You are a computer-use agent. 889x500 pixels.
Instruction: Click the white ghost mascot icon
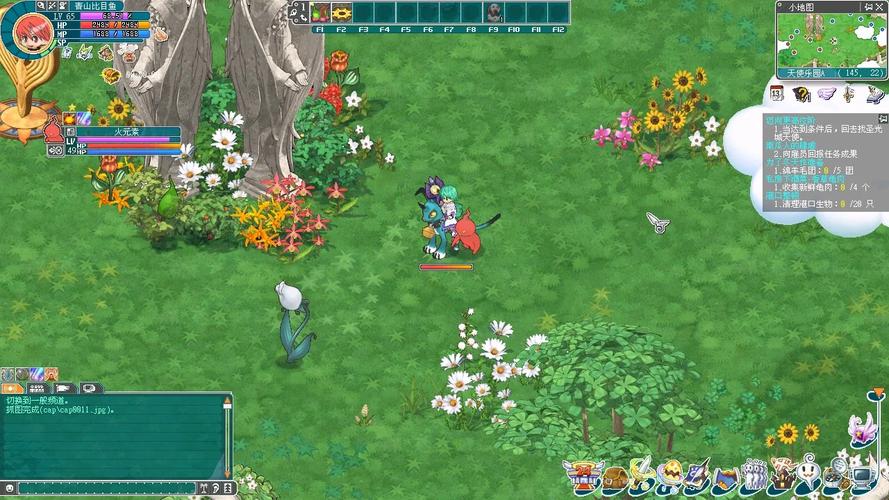point(809,473)
